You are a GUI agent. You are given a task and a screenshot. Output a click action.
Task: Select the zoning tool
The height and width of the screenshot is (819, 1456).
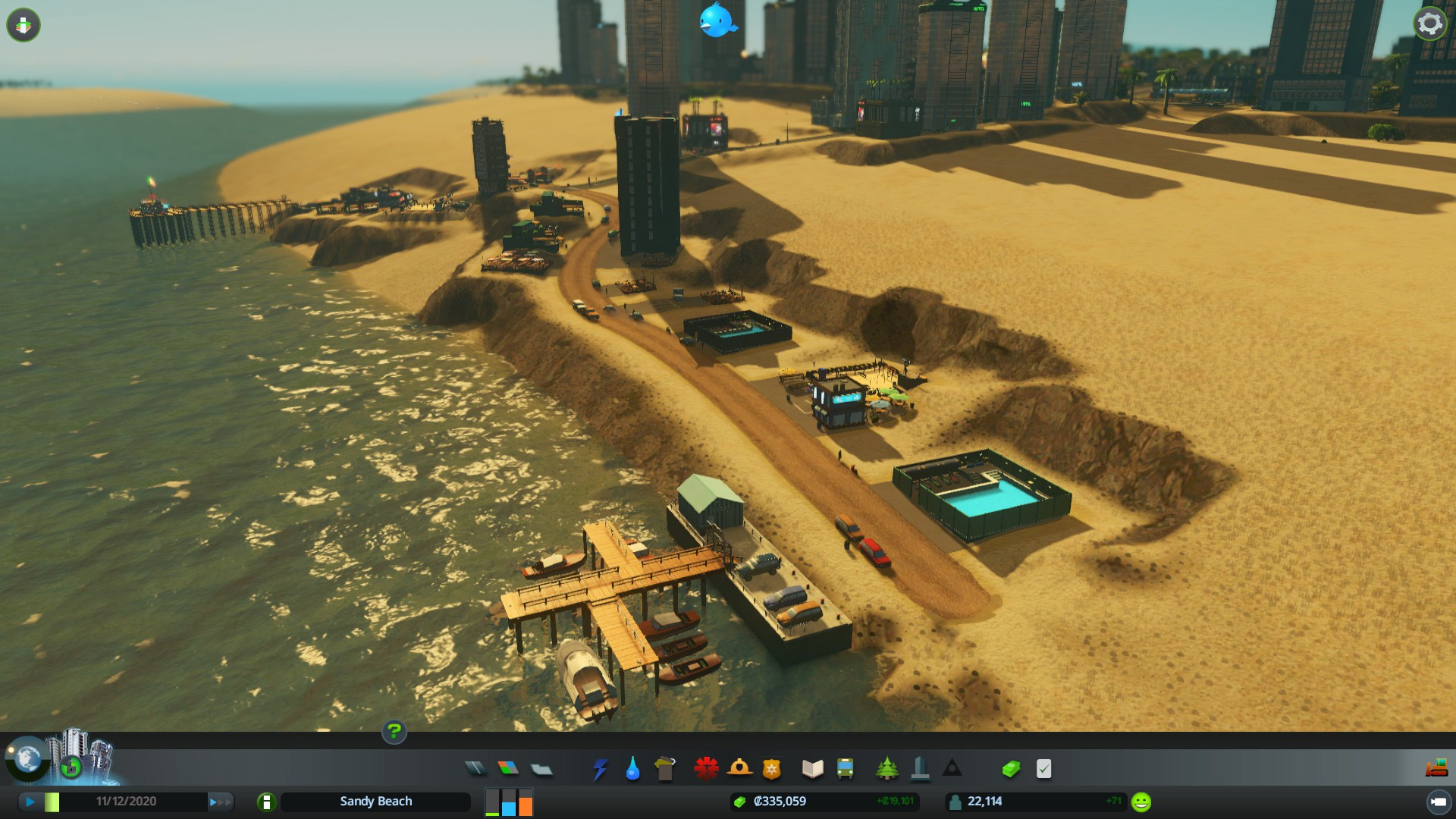(x=508, y=769)
